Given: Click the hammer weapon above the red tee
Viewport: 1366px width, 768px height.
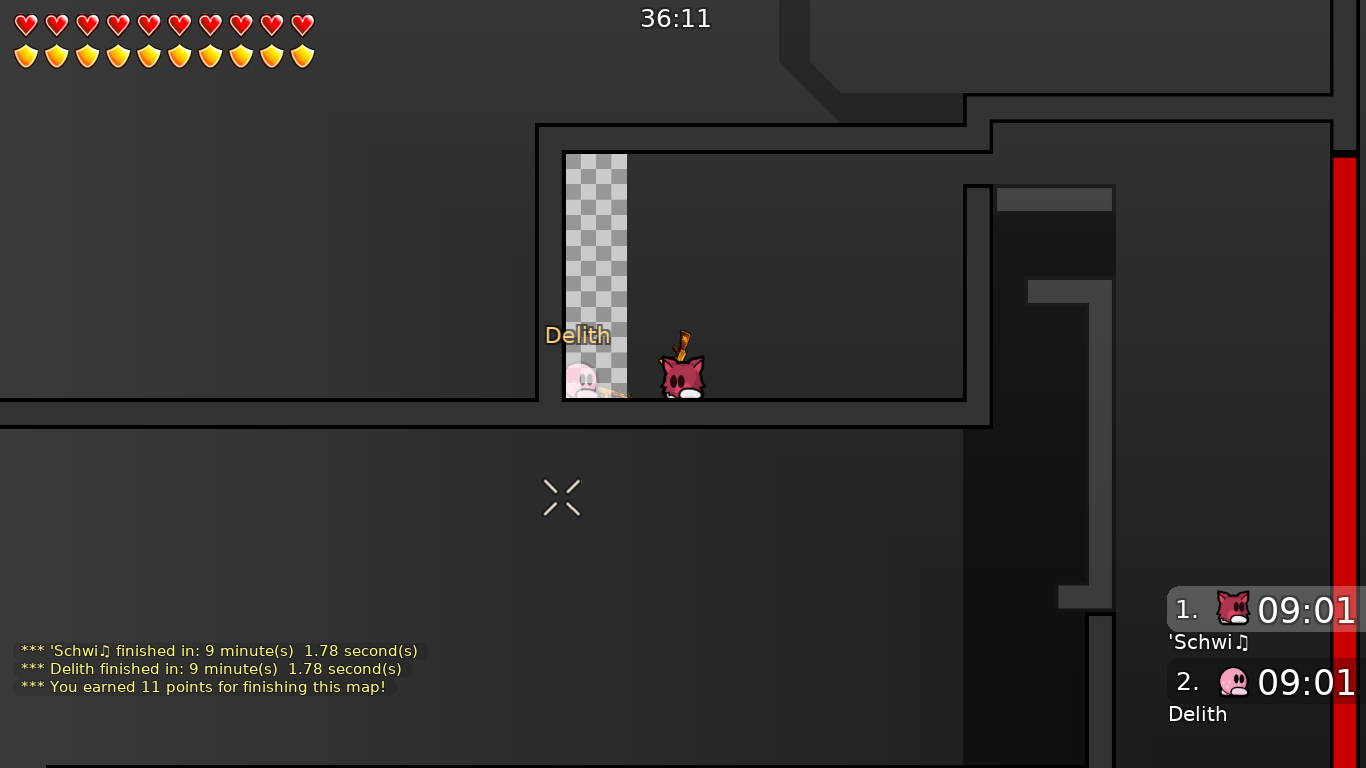Looking at the screenshot, I should 683,344.
